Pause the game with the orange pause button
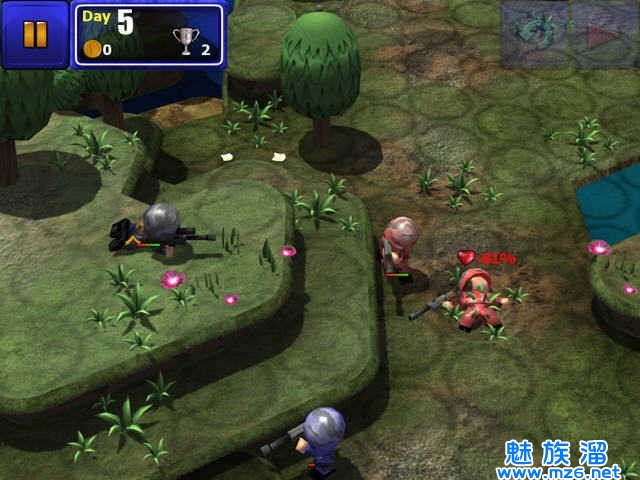 coord(34,34)
